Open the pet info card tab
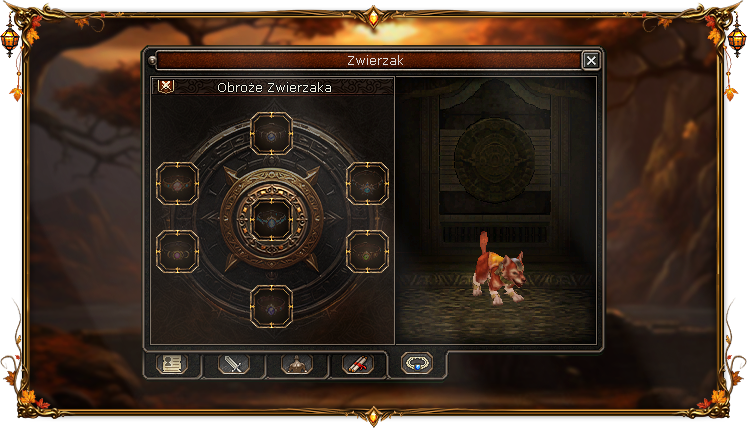747x428 pixels. tap(171, 365)
